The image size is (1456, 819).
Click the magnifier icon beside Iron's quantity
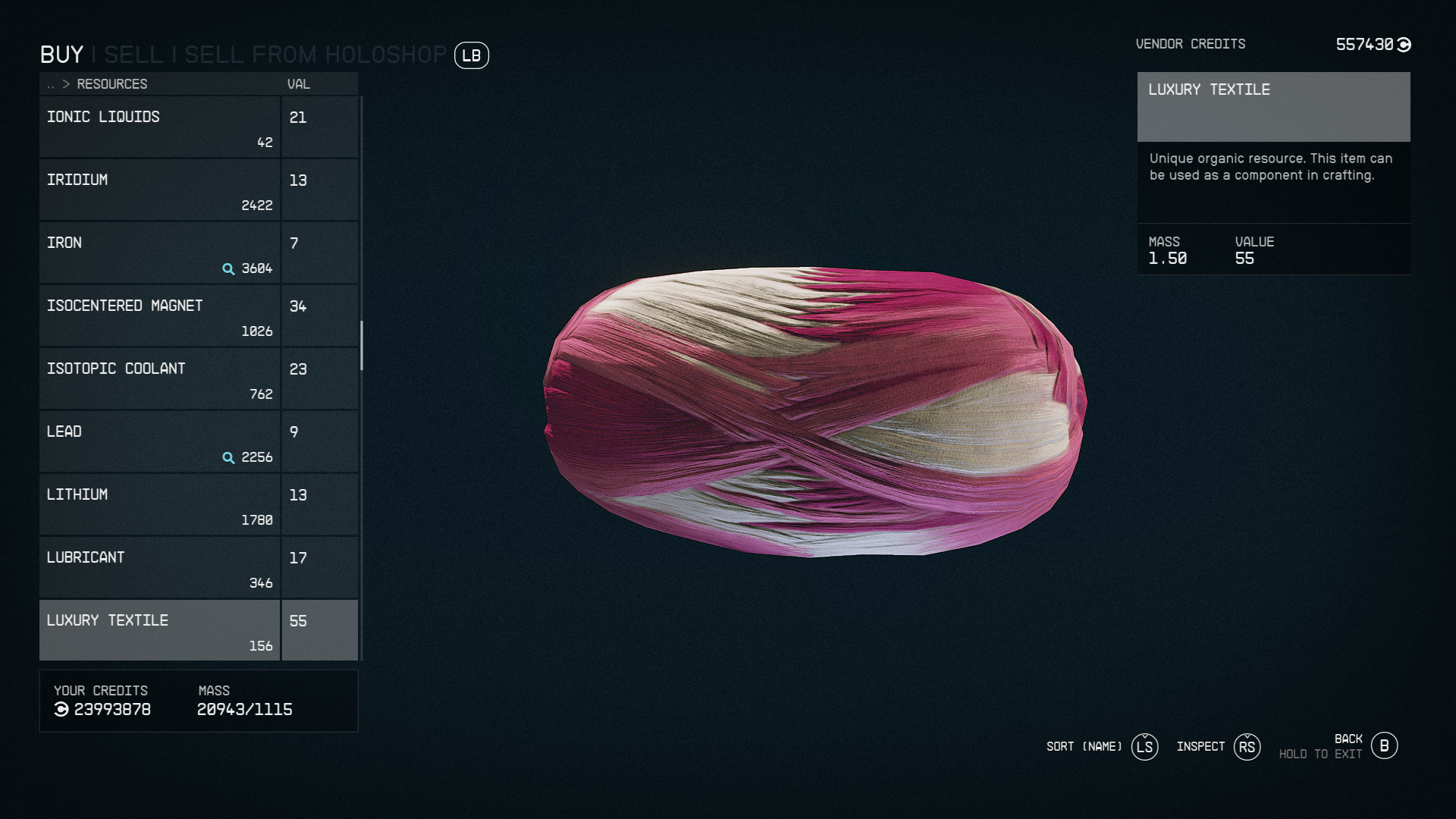pos(227,269)
